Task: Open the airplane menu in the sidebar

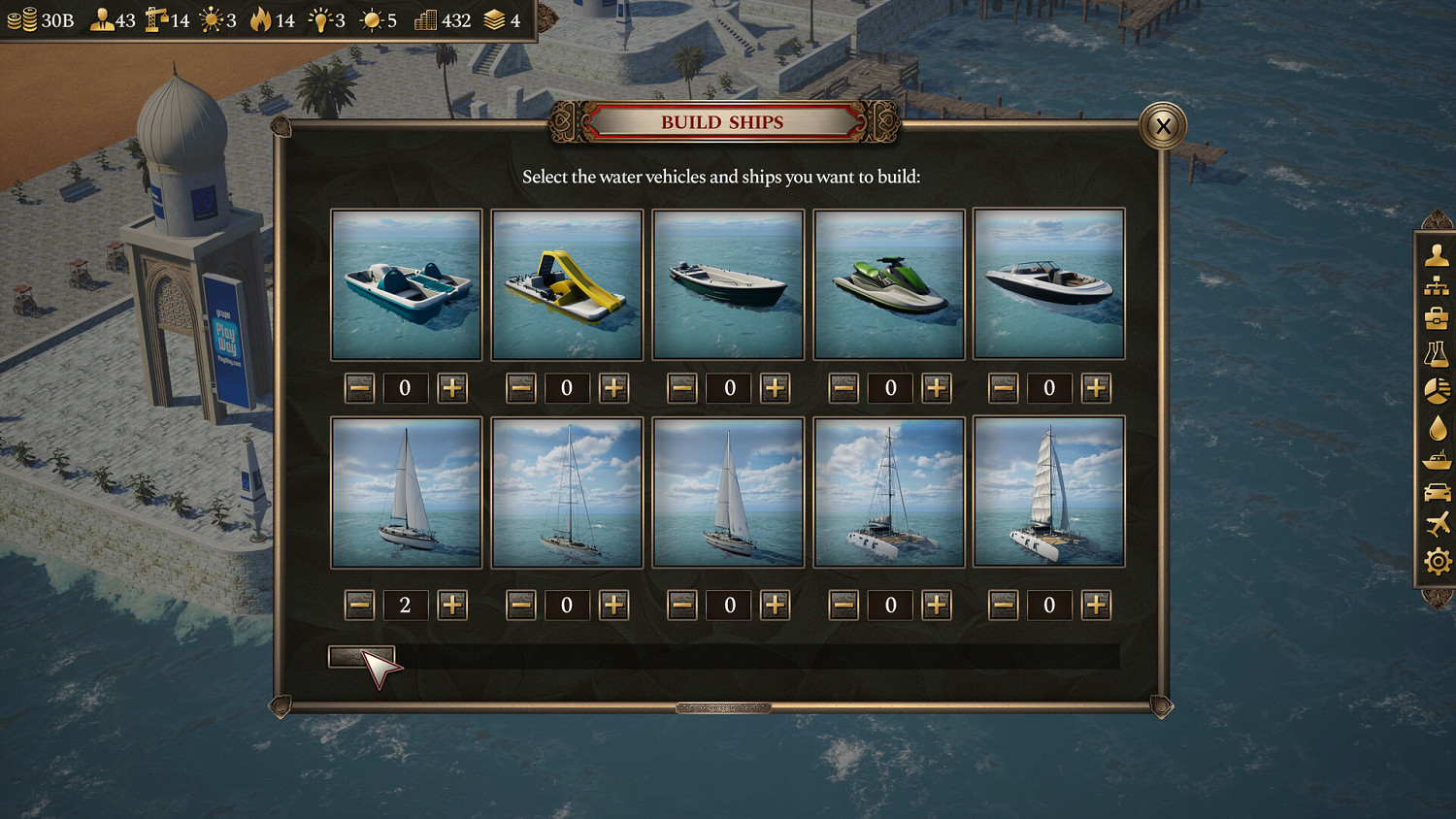Action: (1438, 525)
